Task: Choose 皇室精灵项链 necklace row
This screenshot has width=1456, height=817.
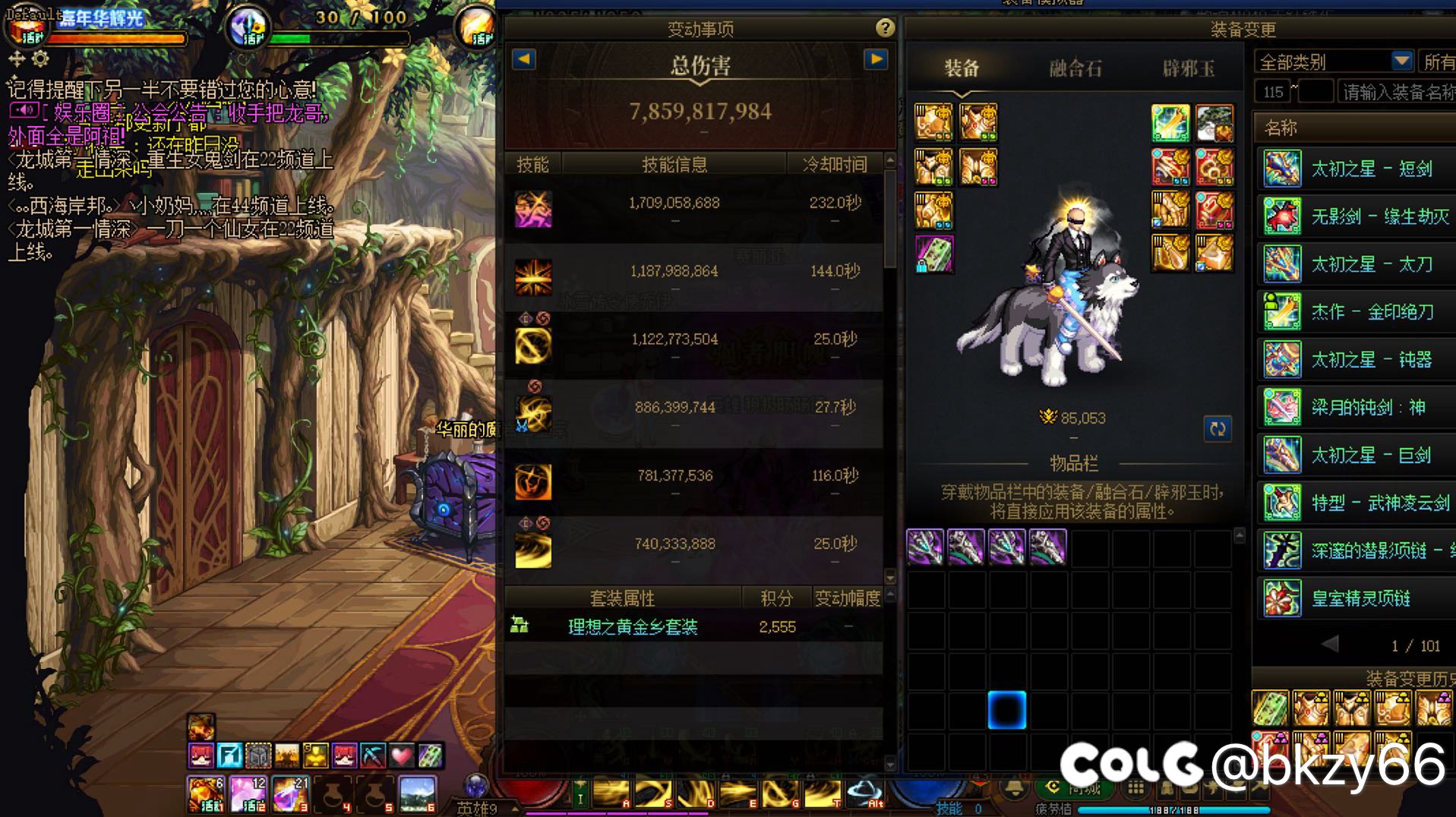Action: 1360,598
